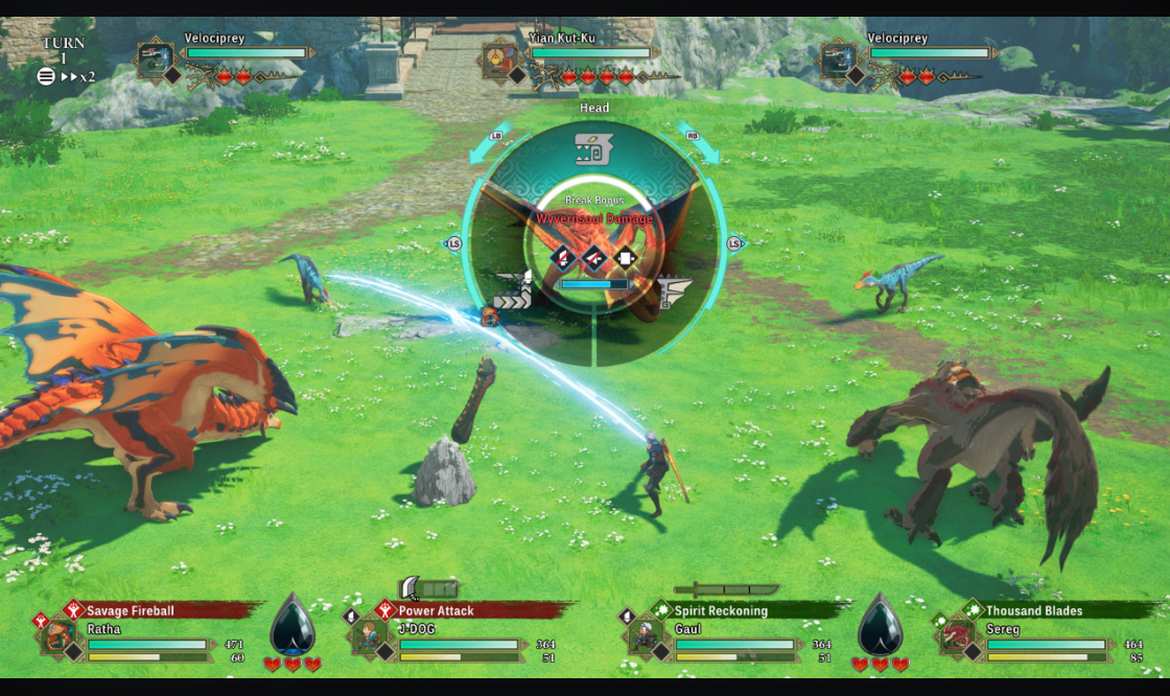Select Gaul's character portrait
The width and height of the screenshot is (1170, 696).
646,637
